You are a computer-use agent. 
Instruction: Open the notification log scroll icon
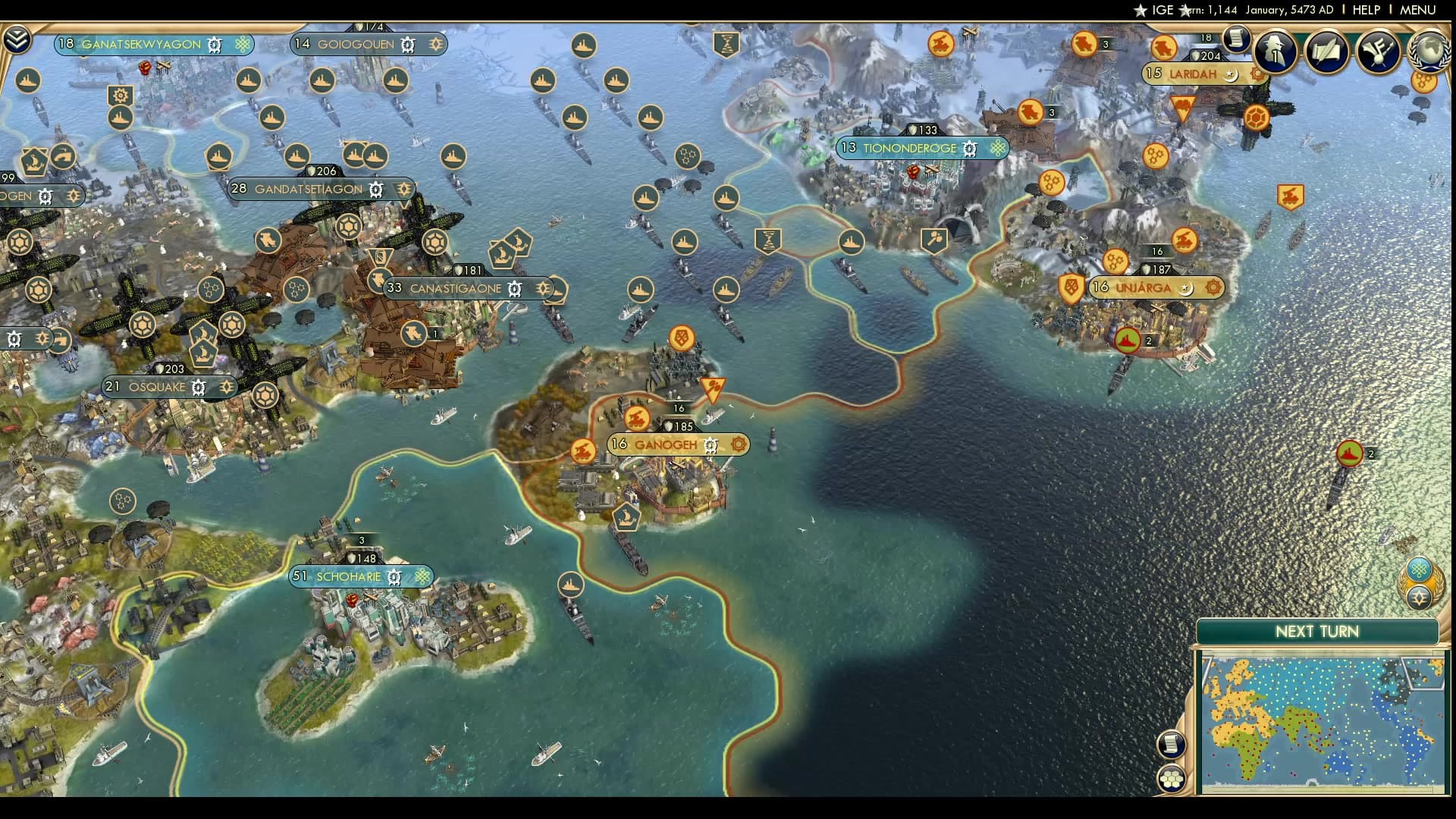(1238, 39)
